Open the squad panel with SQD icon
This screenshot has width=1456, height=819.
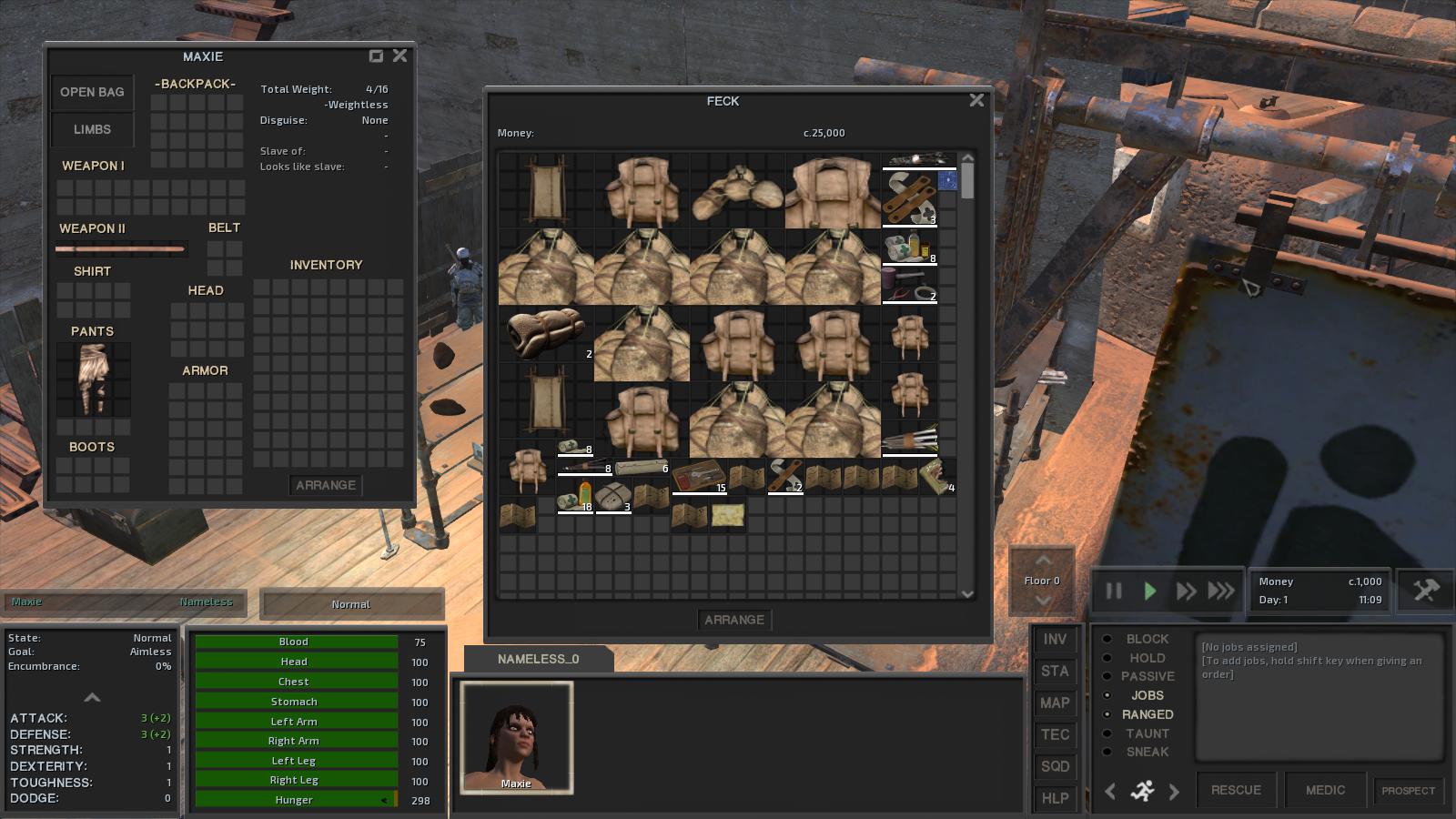1056,767
